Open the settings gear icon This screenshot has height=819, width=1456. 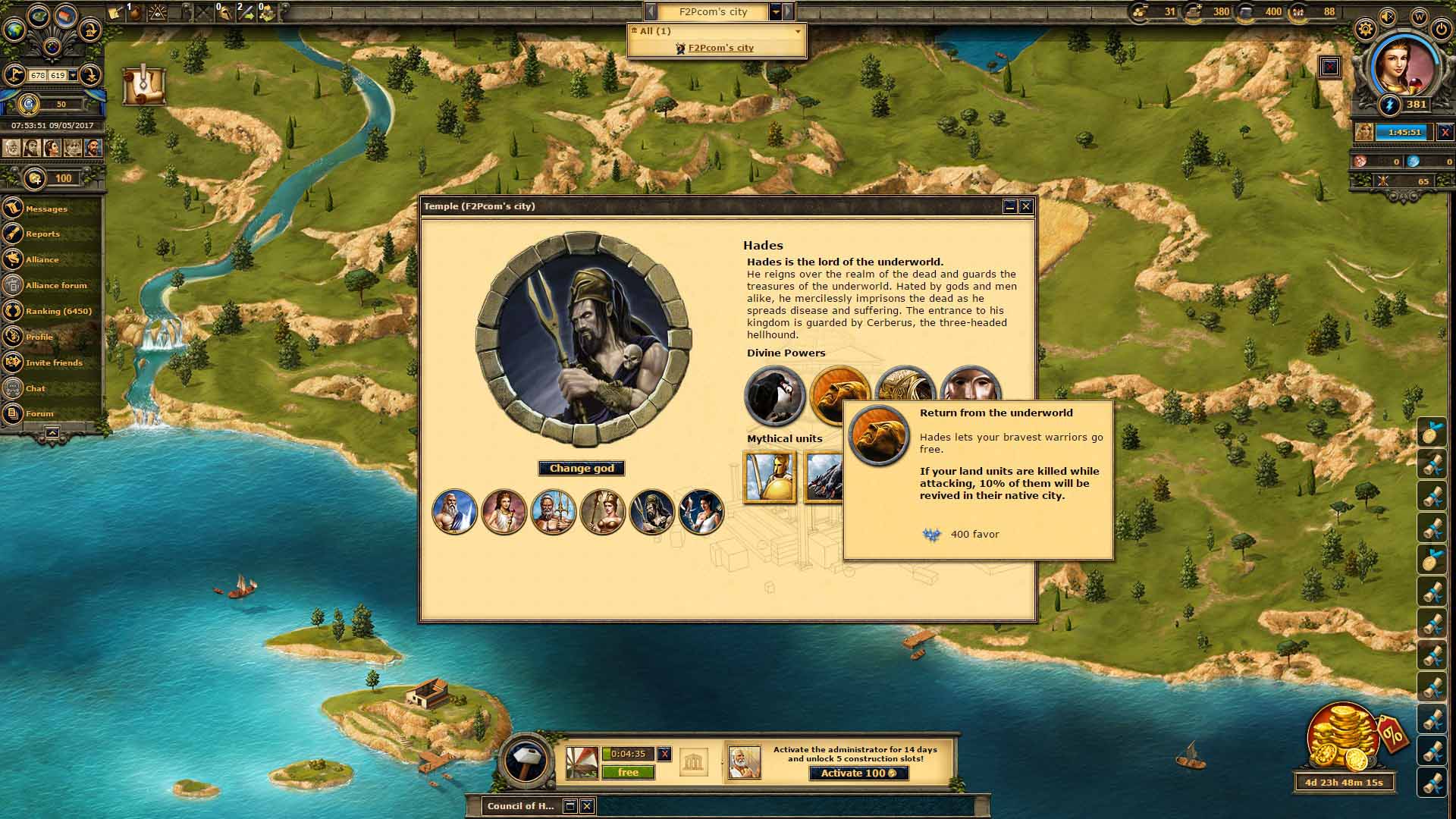click(1365, 30)
